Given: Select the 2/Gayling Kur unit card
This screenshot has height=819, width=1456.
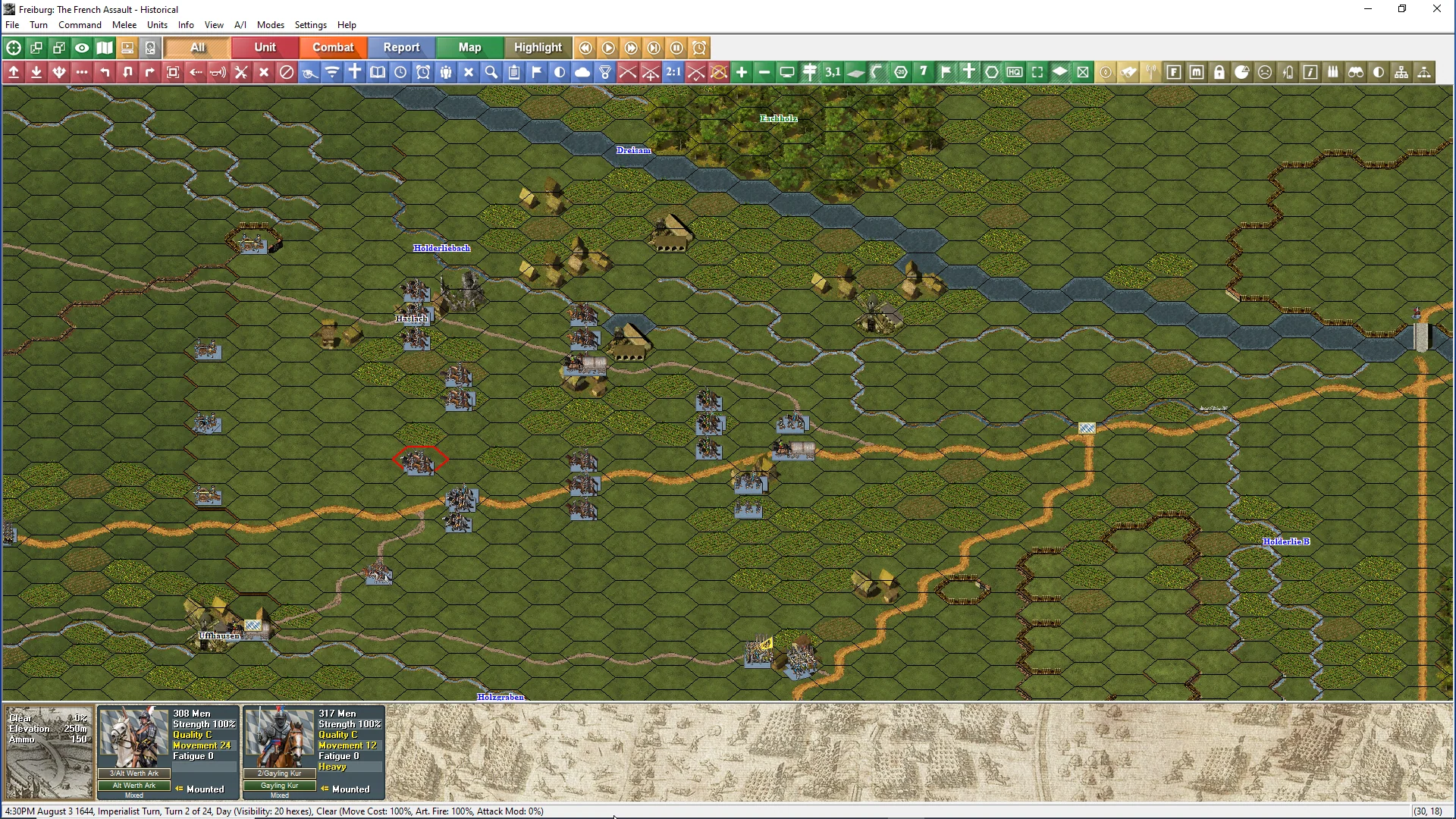Looking at the screenshot, I should tap(314, 752).
